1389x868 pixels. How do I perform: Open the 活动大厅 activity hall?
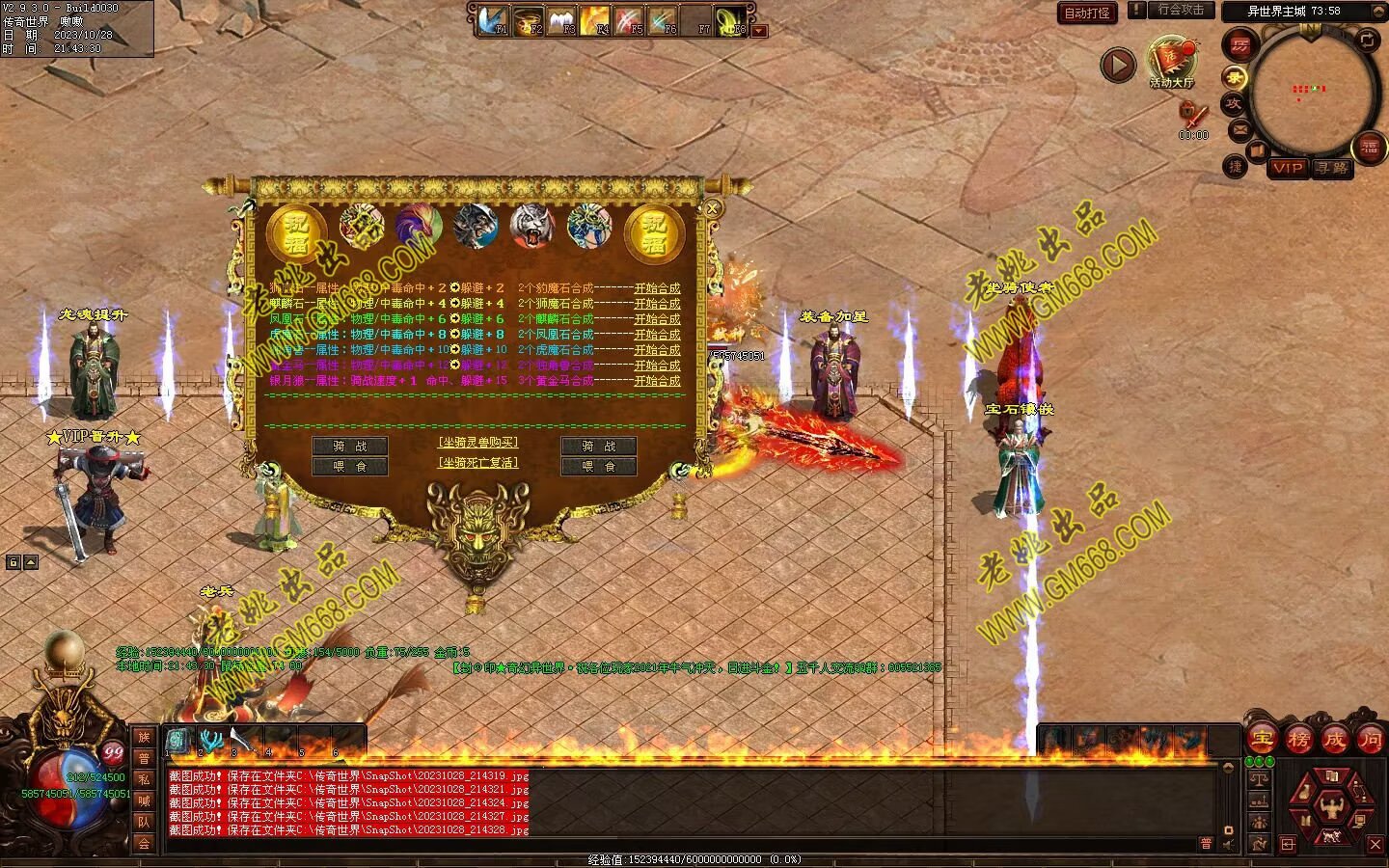tap(1172, 61)
